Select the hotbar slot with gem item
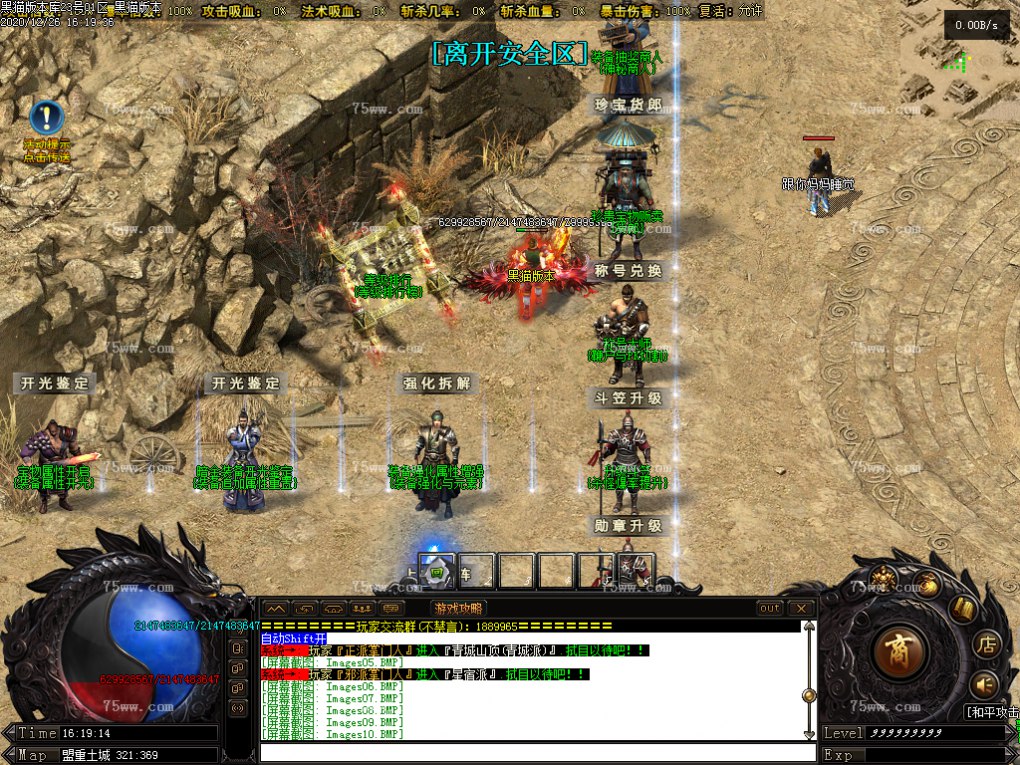 coord(436,571)
